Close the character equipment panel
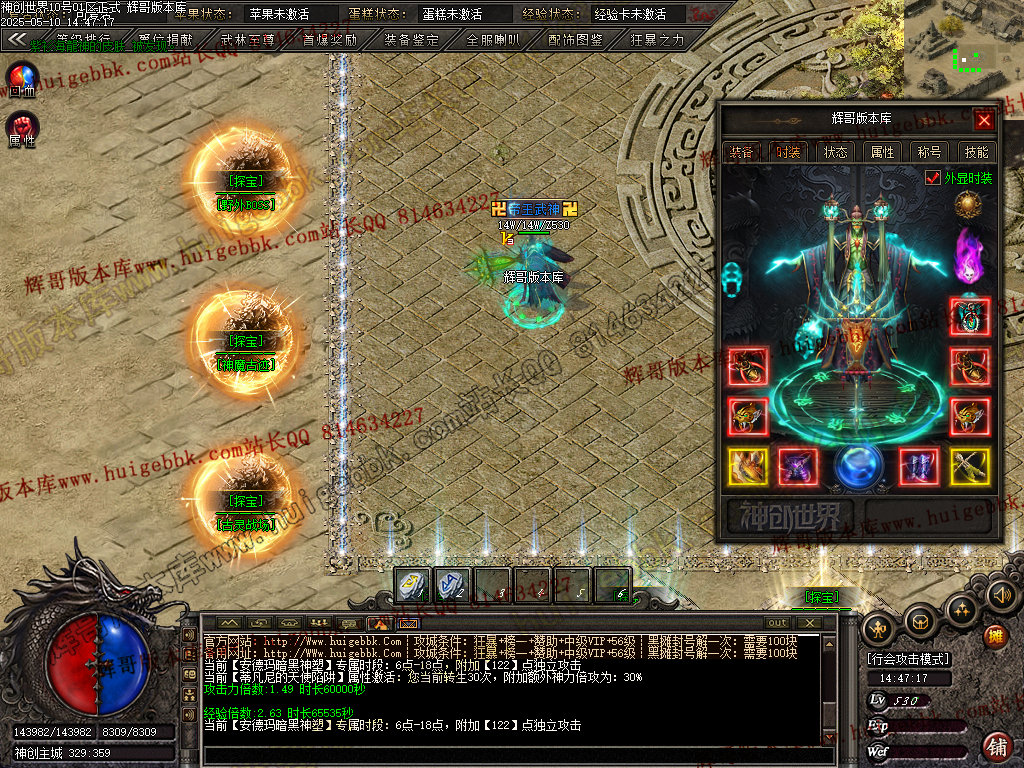 coord(984,121)
